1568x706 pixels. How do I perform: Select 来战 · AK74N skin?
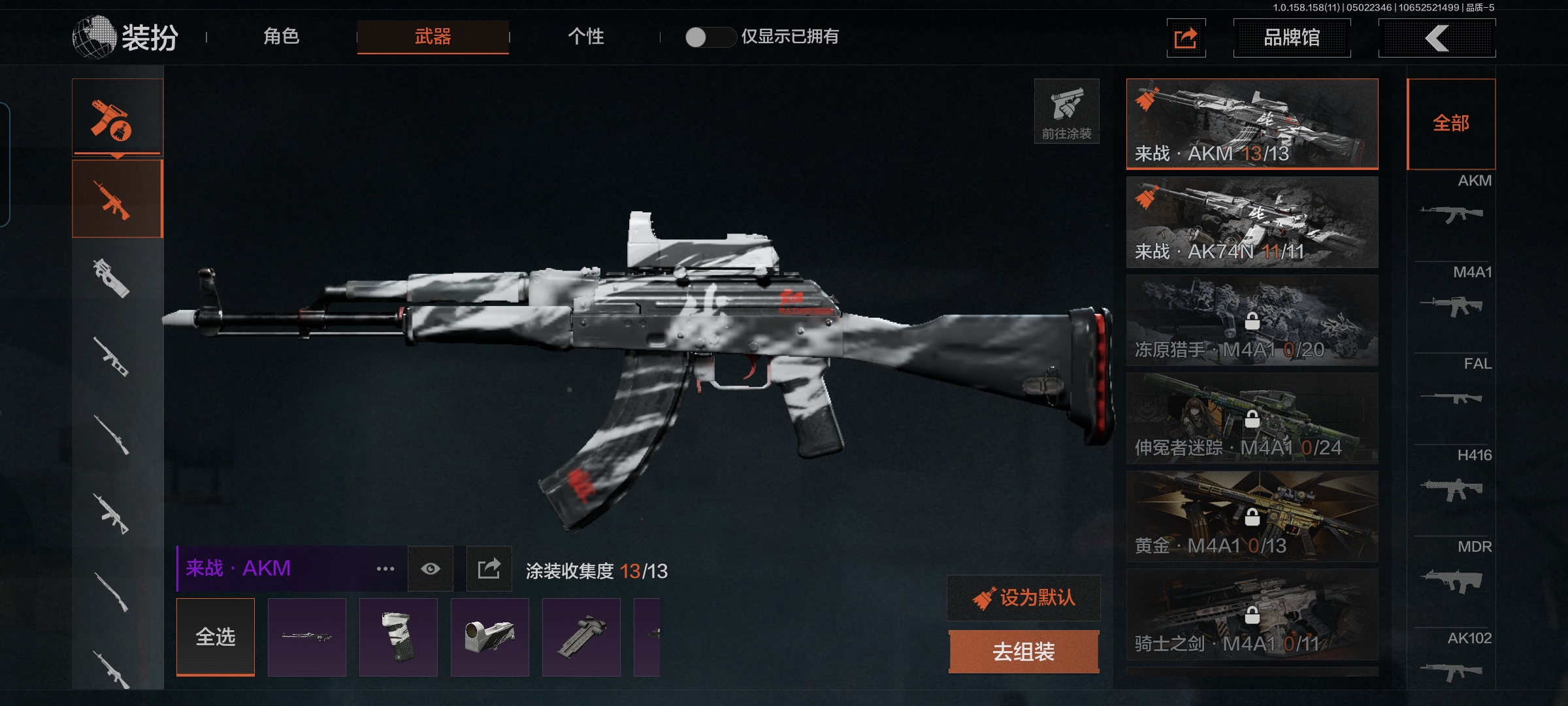(x=1252, y=222)
